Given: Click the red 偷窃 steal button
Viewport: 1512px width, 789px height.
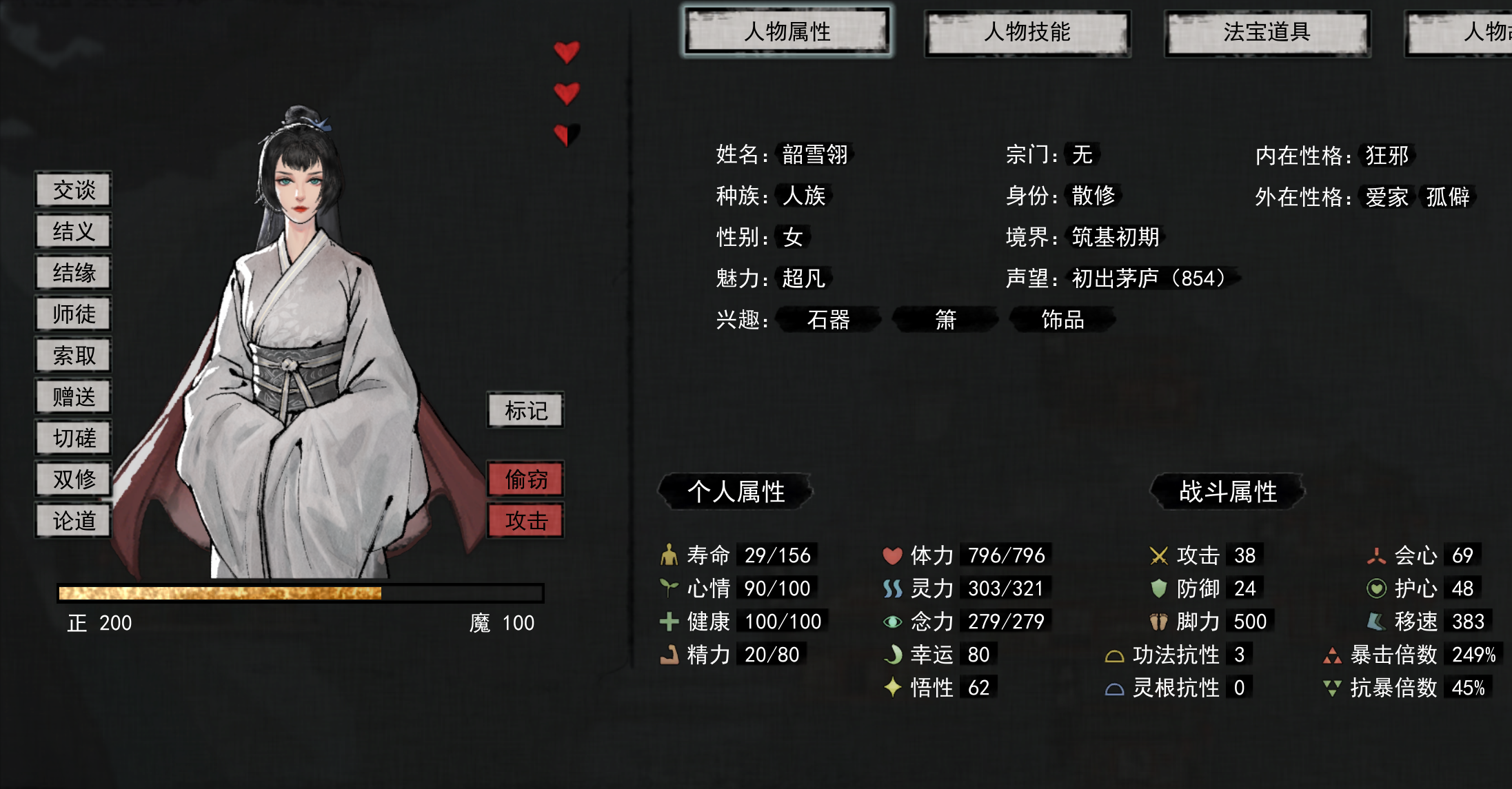Looking at the screenshot, I should point(525,480).
